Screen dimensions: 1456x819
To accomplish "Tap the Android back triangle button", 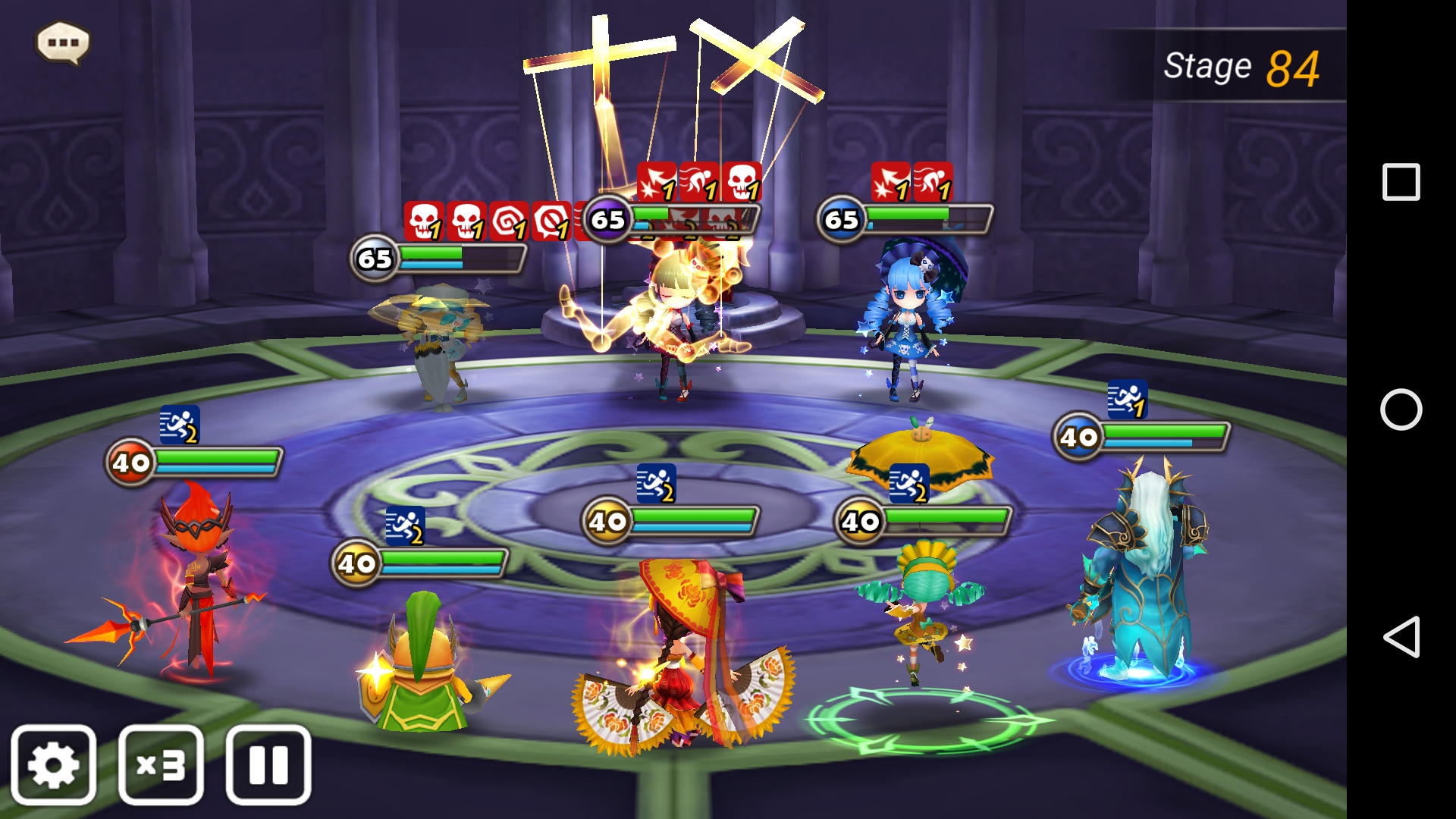I will click(x=1401, y=636).
